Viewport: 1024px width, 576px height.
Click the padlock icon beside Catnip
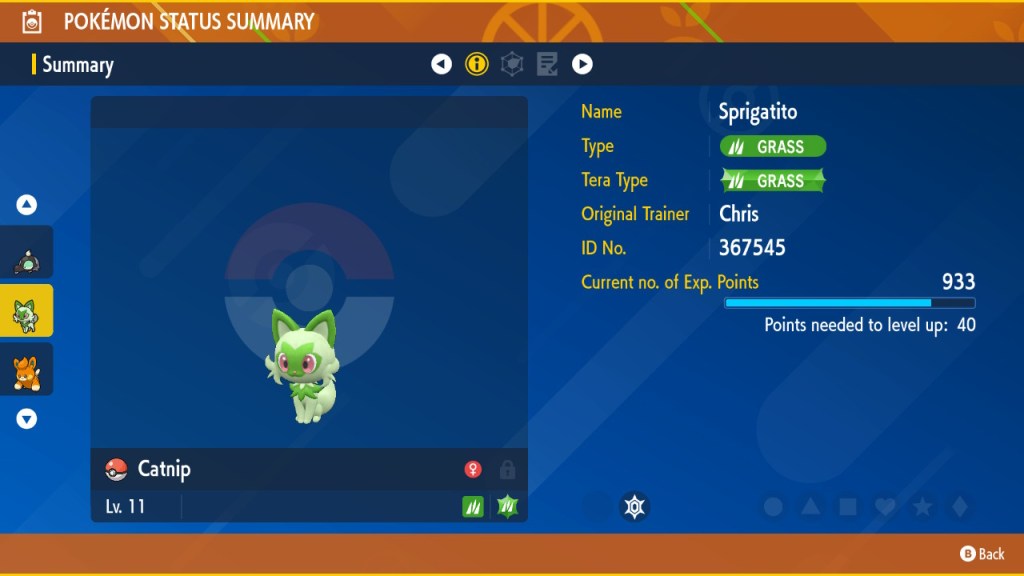[x=507, y=470]
